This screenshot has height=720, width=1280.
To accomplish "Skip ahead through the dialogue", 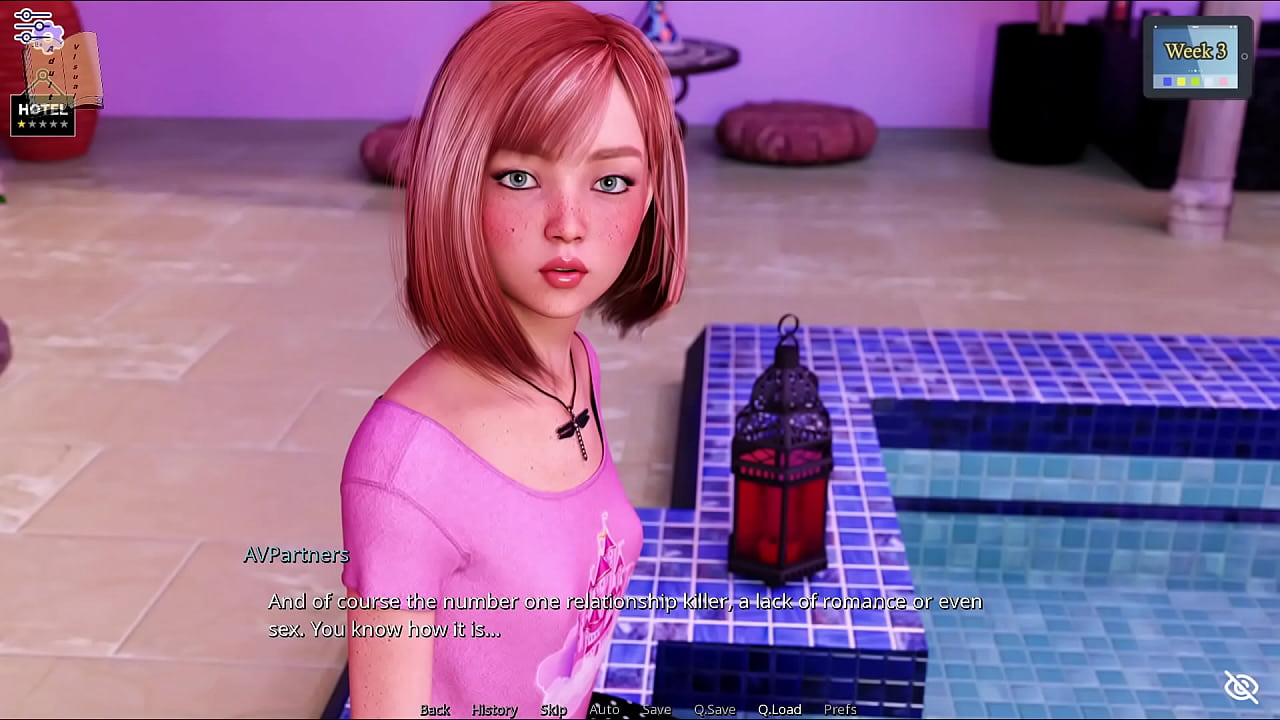I will 553,709.
